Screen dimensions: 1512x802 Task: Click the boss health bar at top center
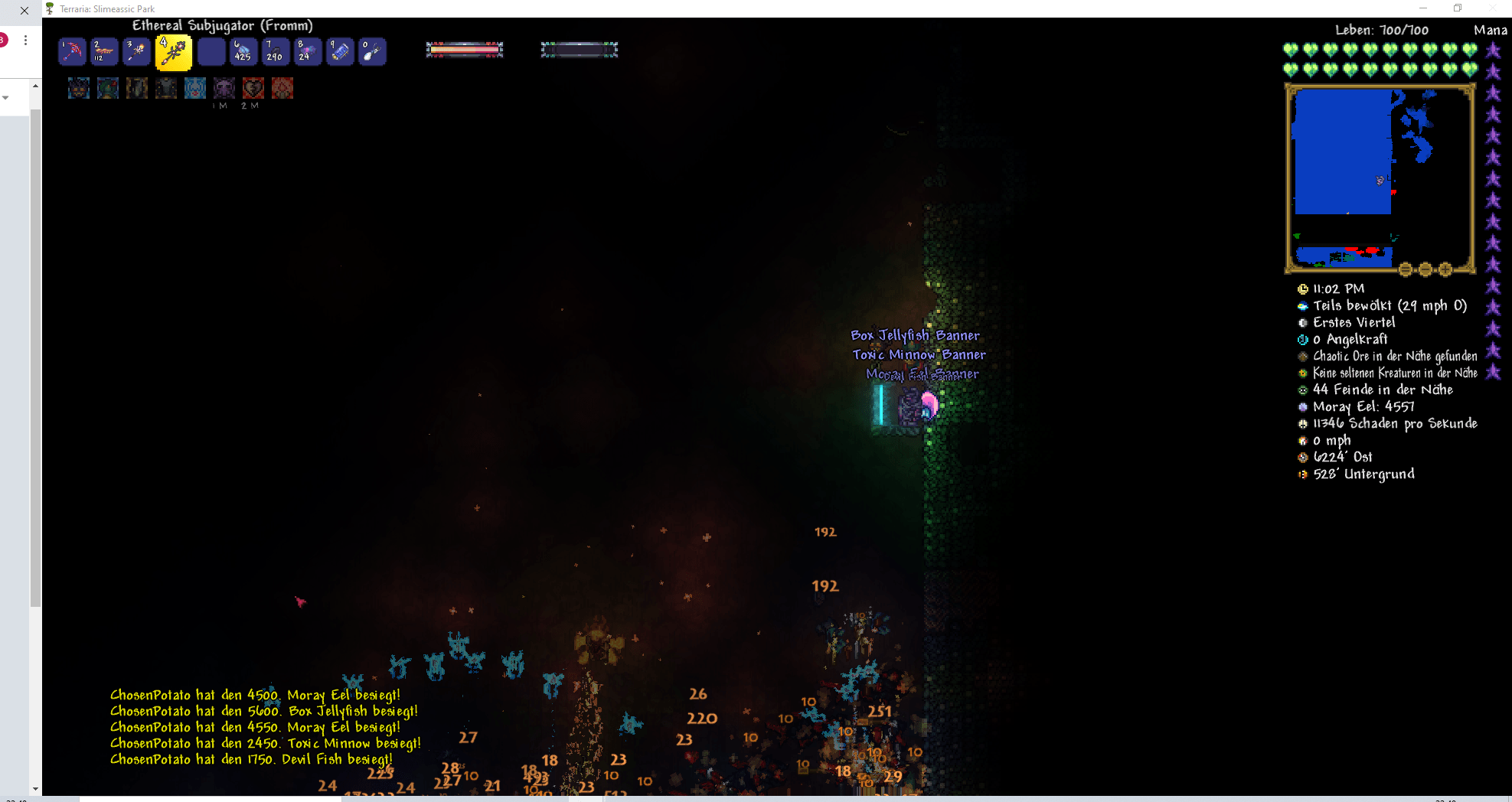tap(464, 49)
